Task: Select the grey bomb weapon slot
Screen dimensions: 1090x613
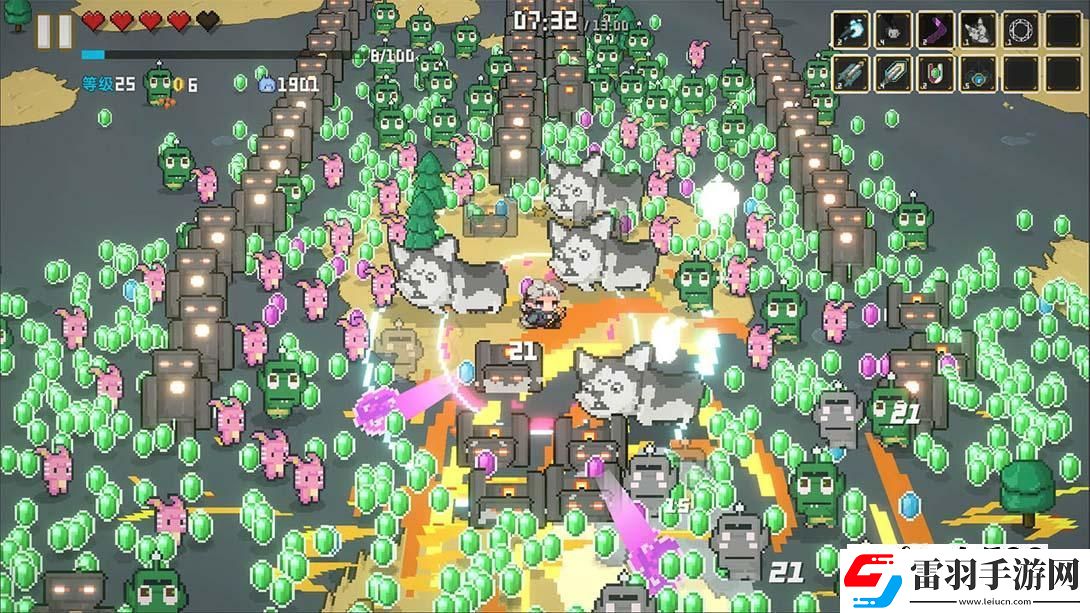Action: point(893,30)
